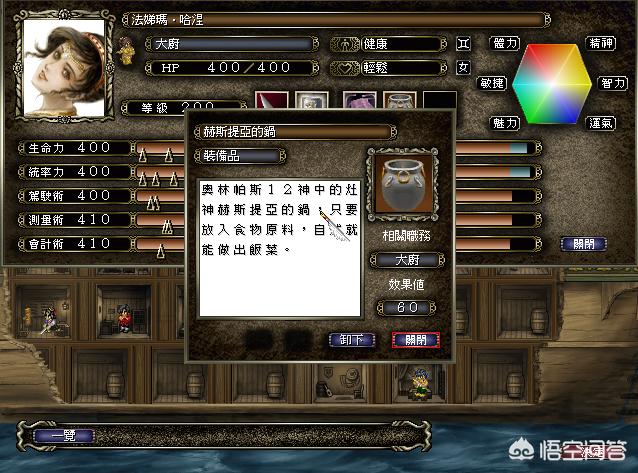638x473 pixels.
Task: Click the 大廚 job title field
Action: pos(222,45)
